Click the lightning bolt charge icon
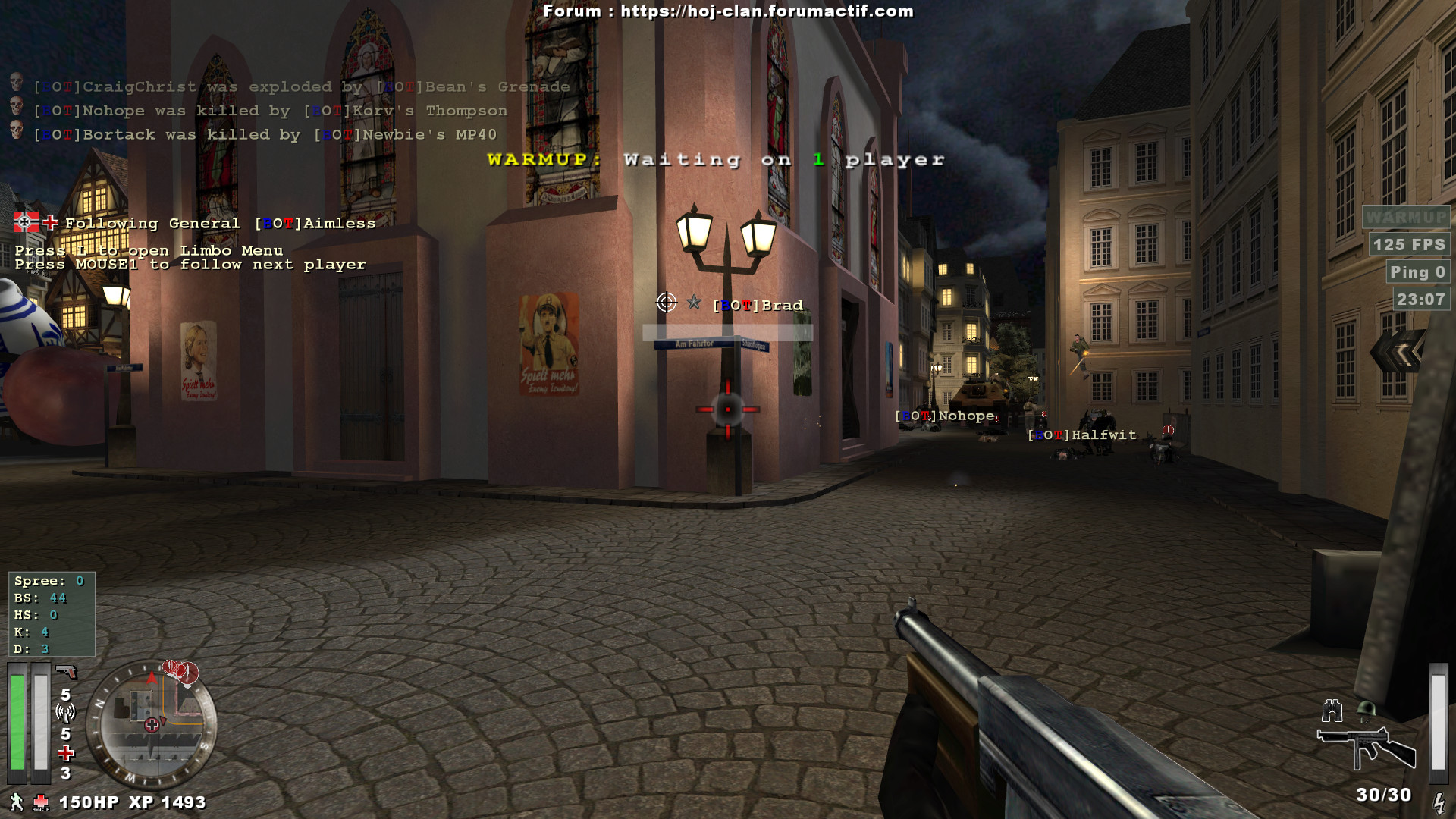 [x=1439, y=802]
